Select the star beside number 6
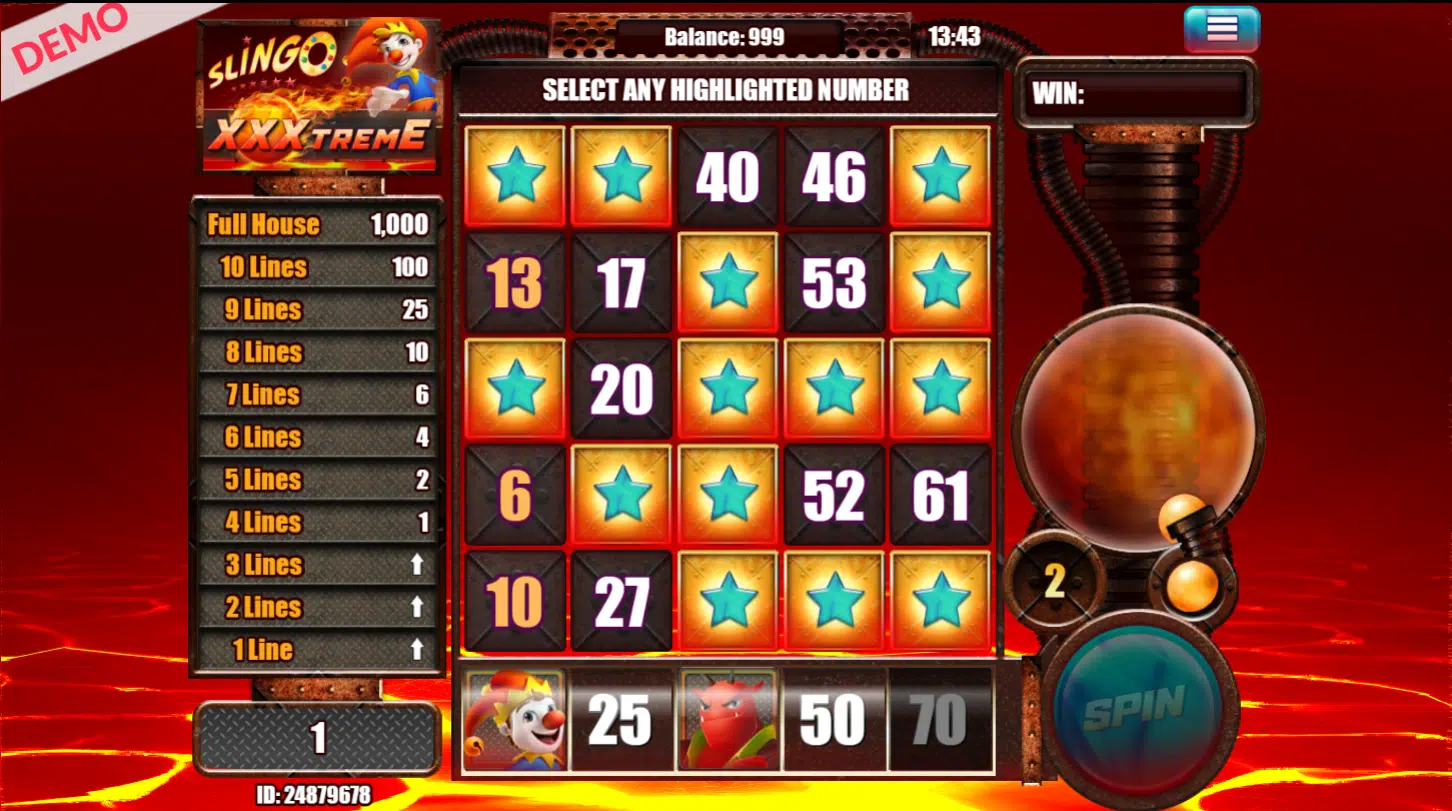Viewport: 1452px width, 811px height. pyautogui.click(x=620, y=493)
